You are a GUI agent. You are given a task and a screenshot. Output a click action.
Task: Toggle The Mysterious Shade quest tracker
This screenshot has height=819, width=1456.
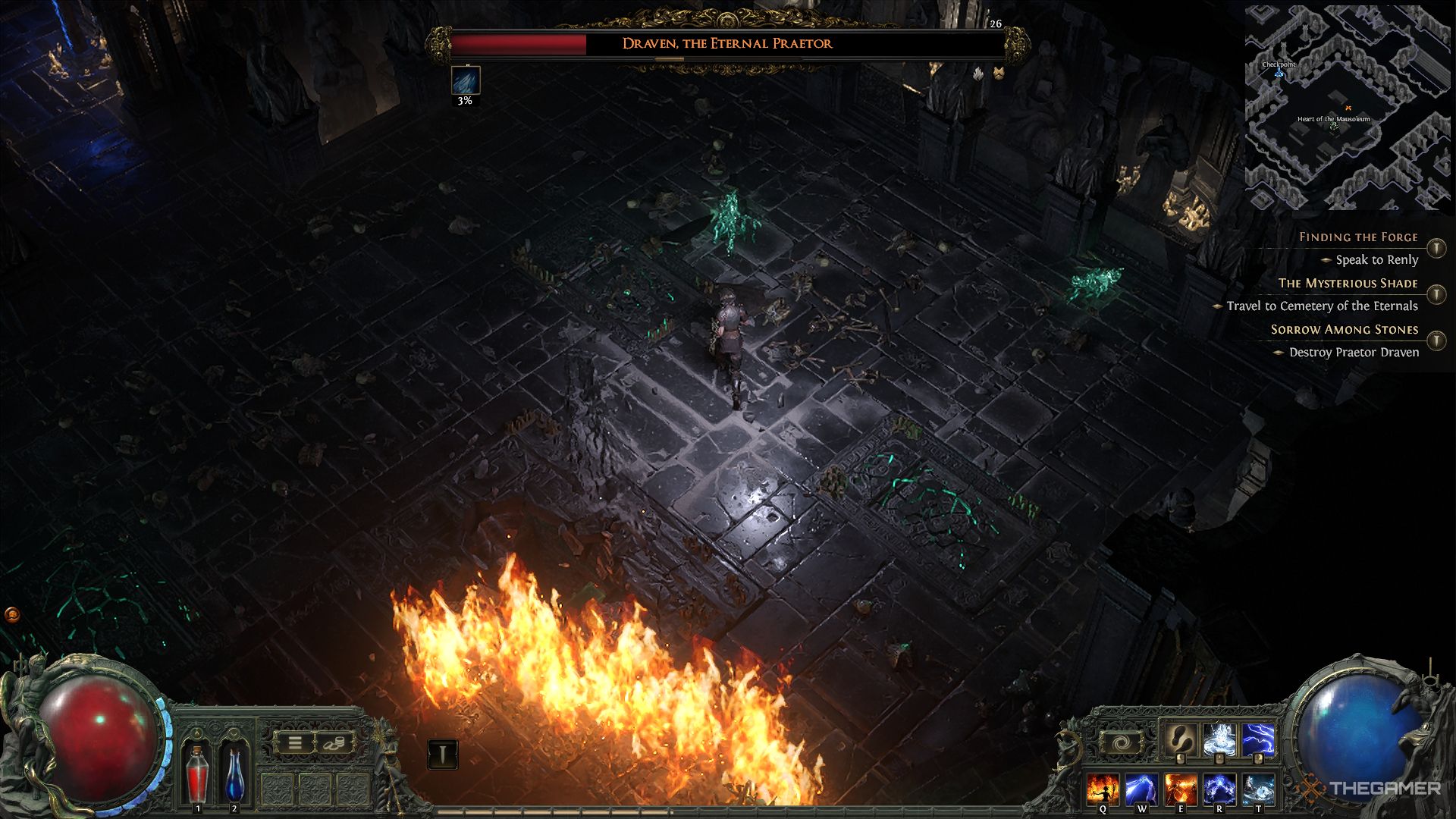coord(1436,294)
